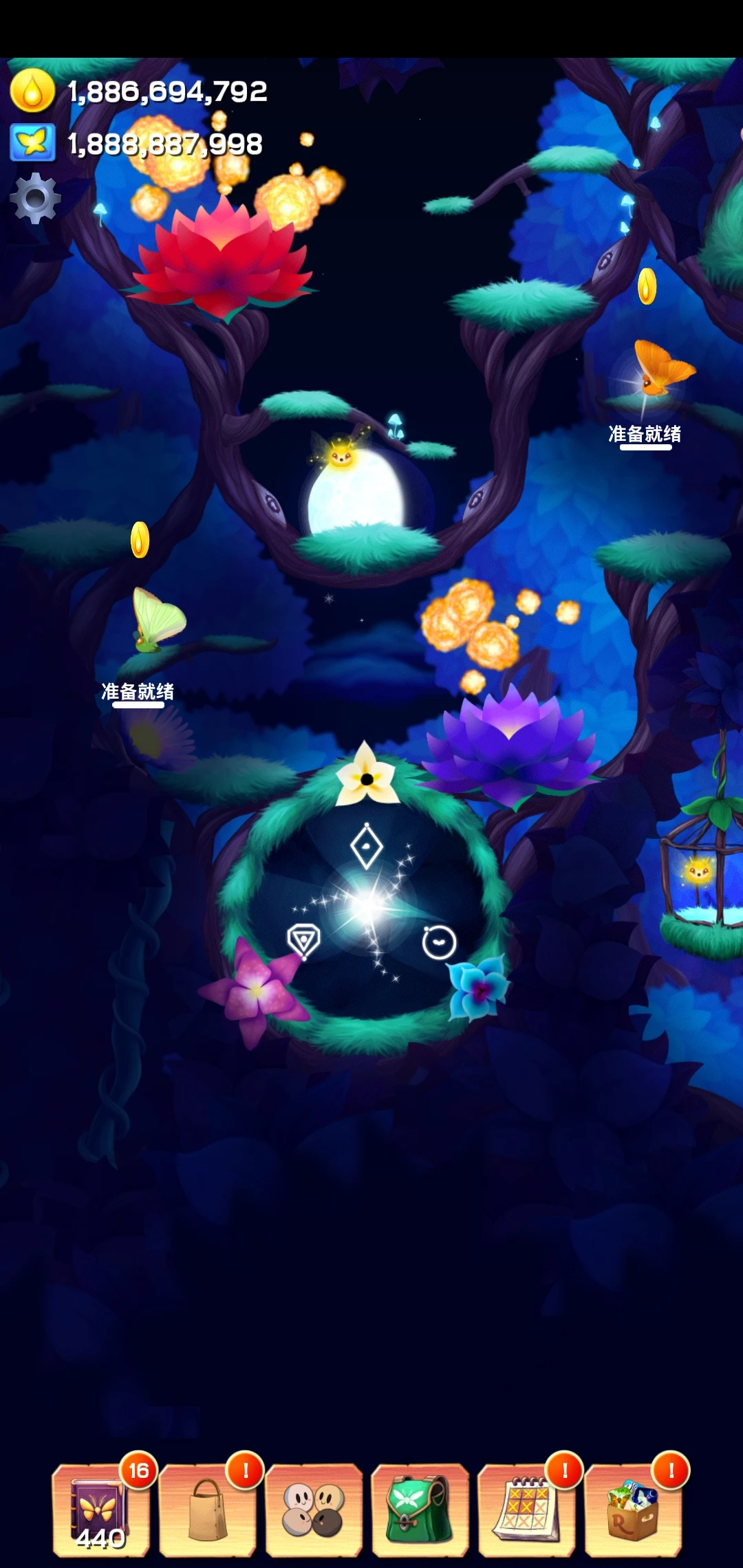Select the shield-shaped rune symbol in the wreath
This screenshot has width=743, height=1568.
tap(303, 941)
